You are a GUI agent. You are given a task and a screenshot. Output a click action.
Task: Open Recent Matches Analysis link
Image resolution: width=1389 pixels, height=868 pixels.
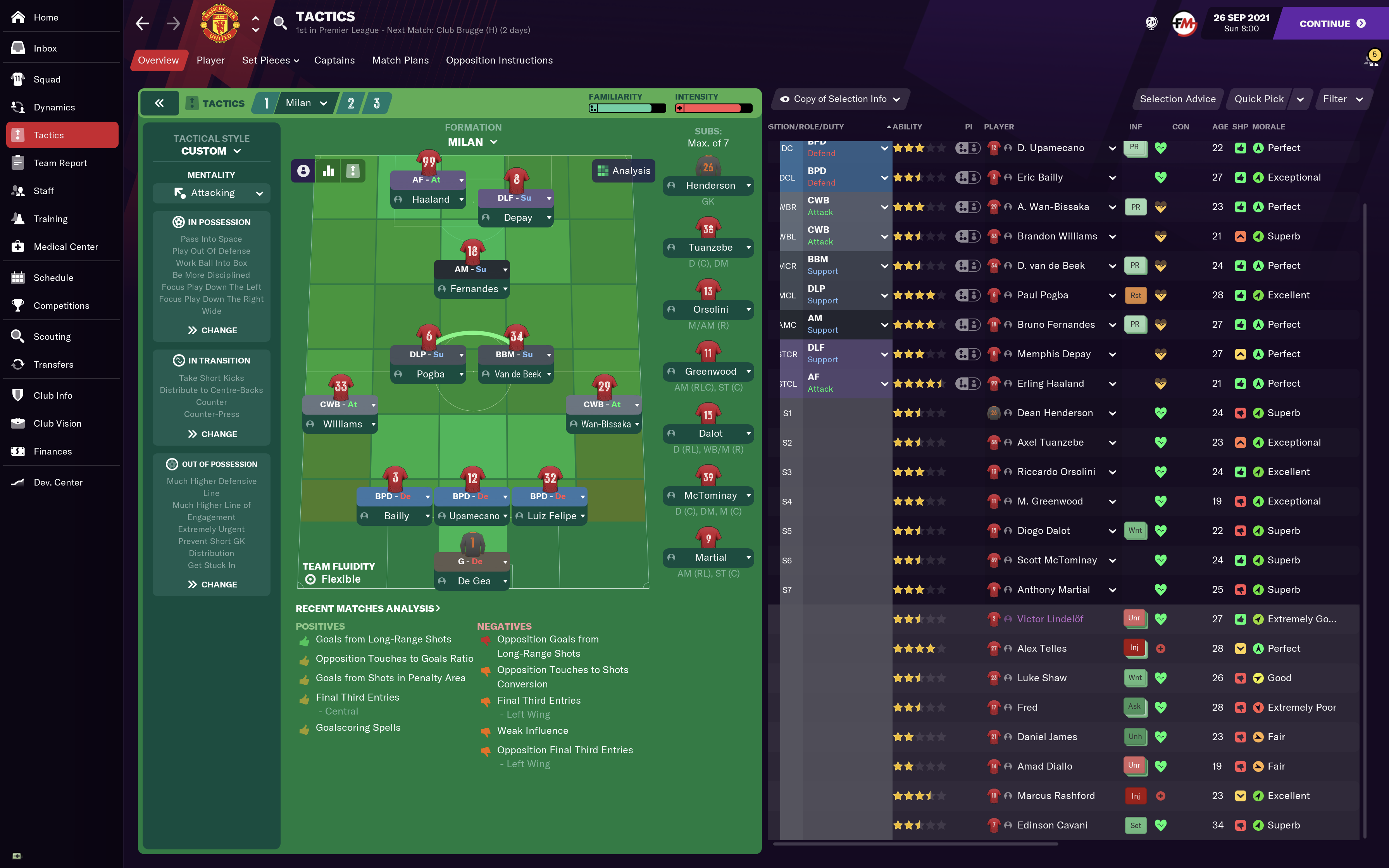tap(367, 608)
